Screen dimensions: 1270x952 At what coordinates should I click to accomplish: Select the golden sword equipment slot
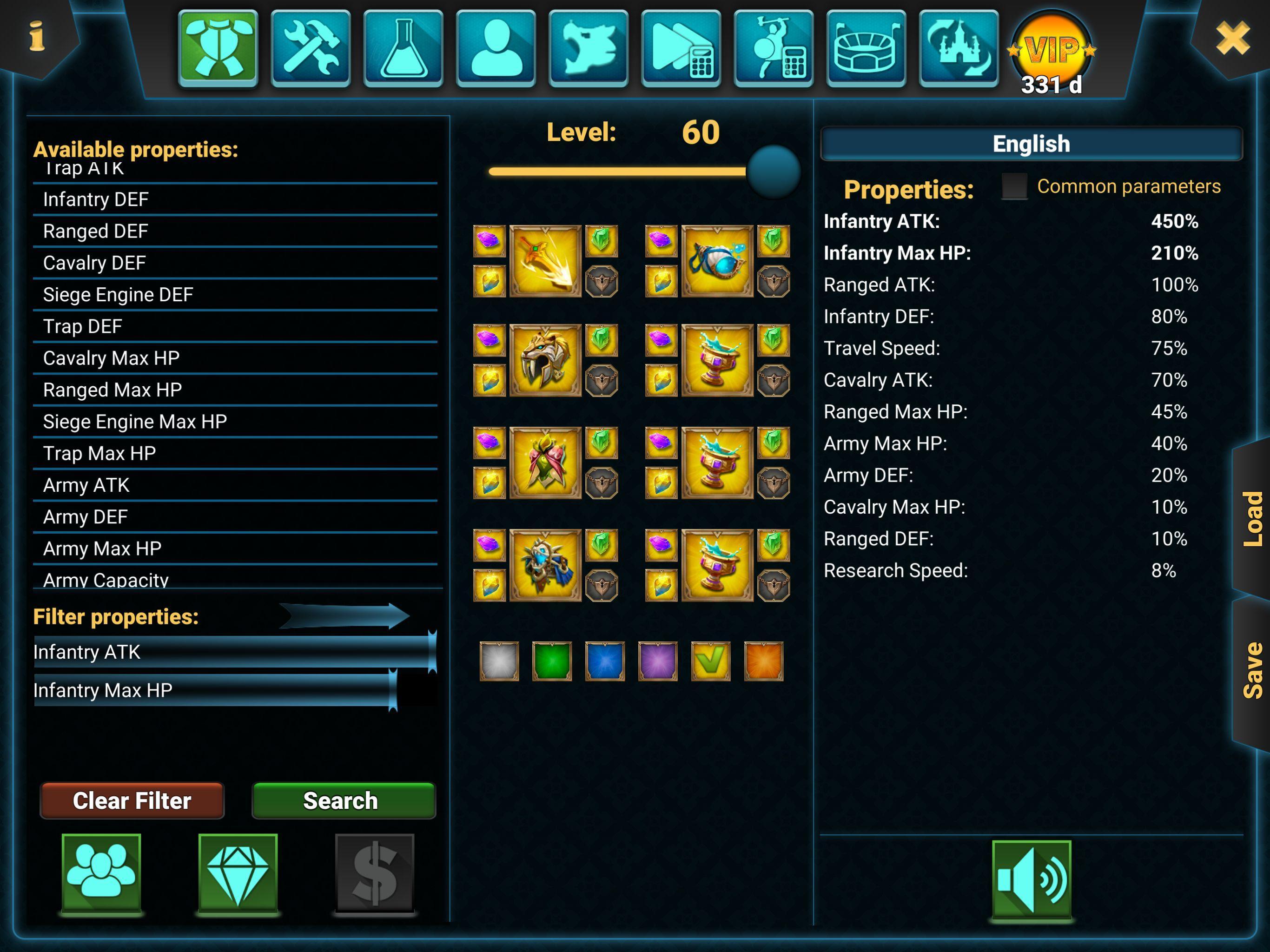(545, 261)
